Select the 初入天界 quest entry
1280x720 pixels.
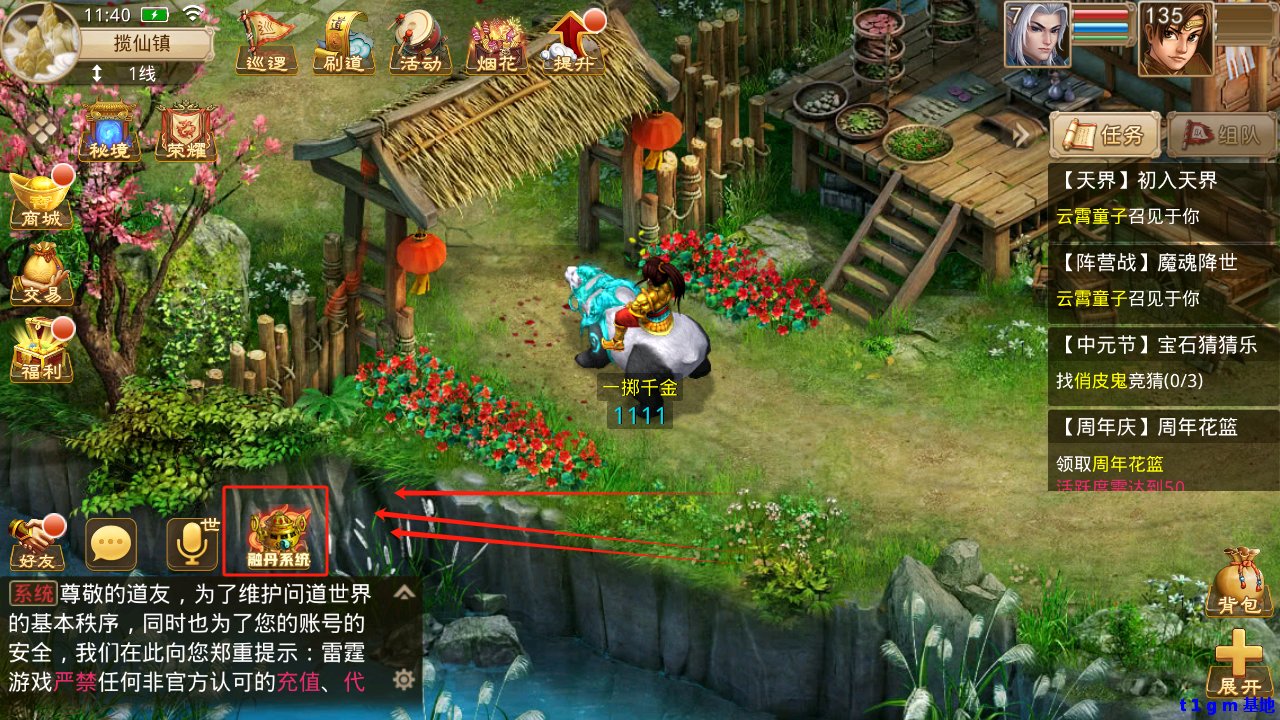point(1162,198)
